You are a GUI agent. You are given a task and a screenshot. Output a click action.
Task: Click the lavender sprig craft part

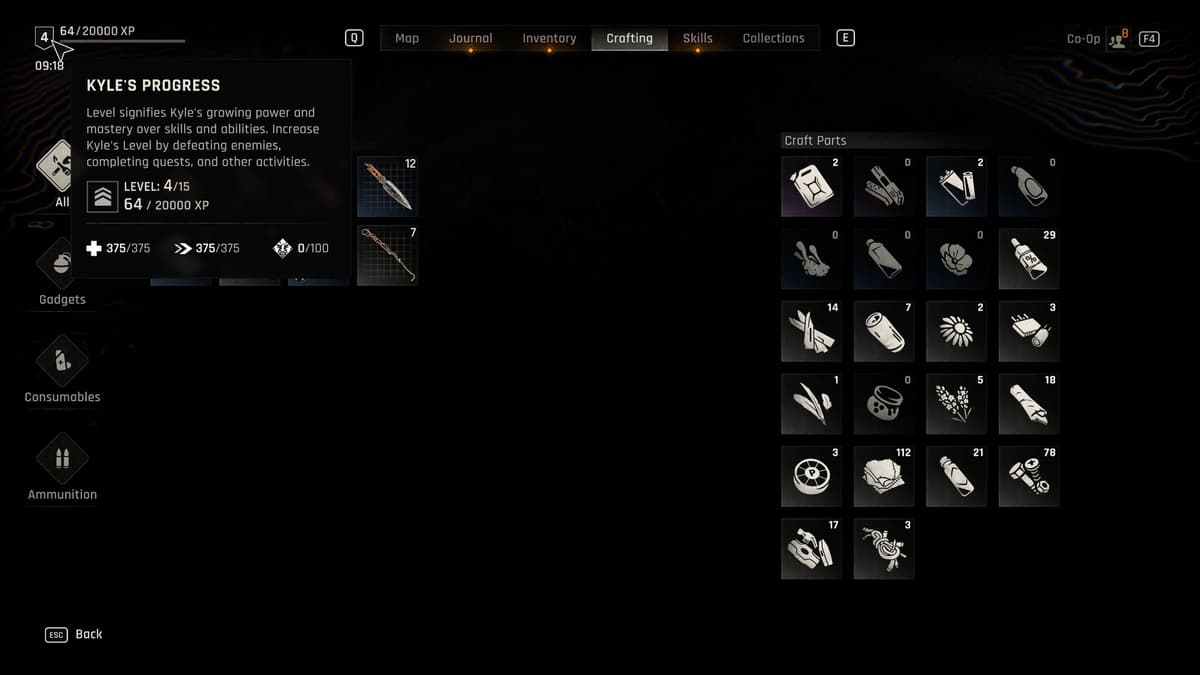[956, 404]
